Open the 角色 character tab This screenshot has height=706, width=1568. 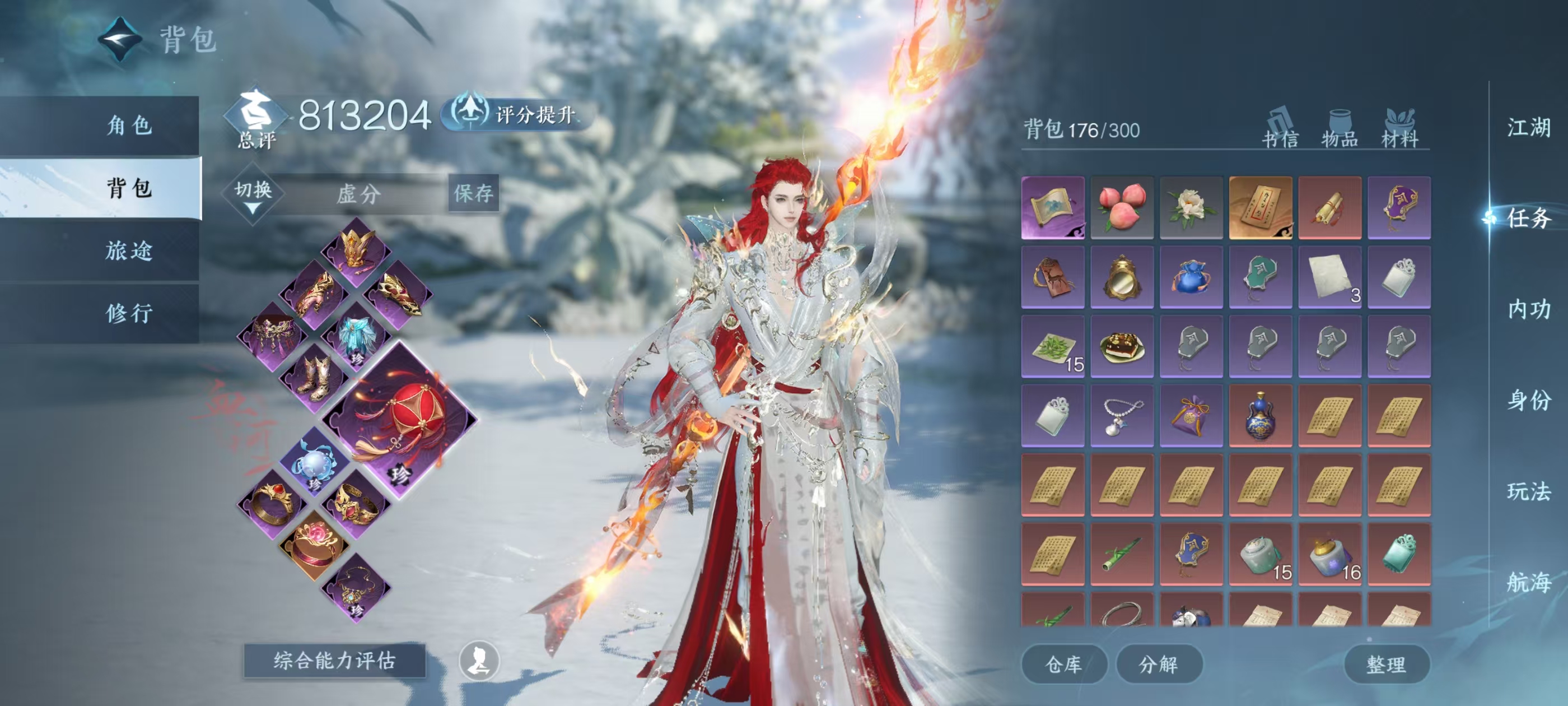click(x=128, y=126)
